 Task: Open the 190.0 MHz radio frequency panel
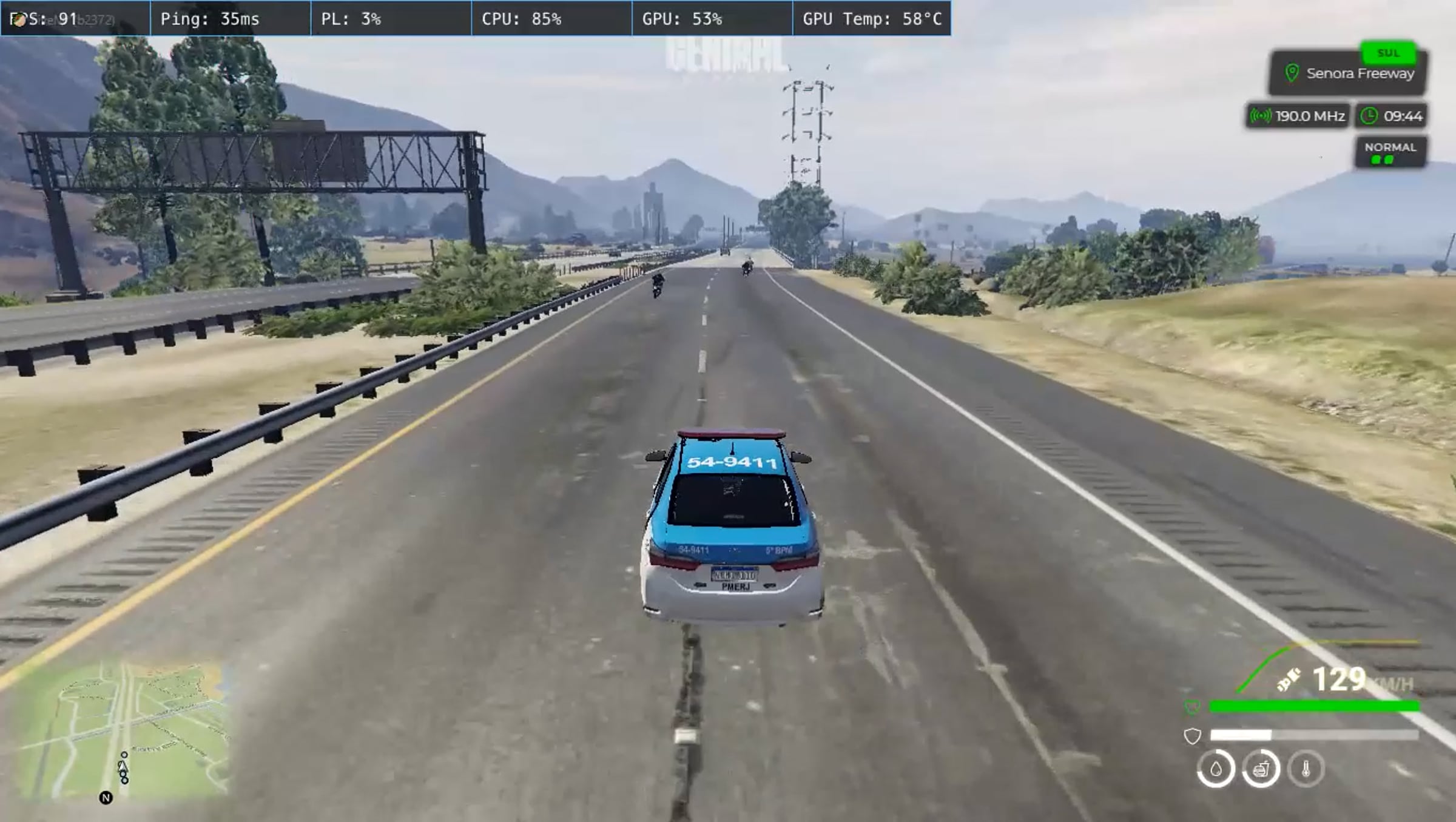point(1298,116)
